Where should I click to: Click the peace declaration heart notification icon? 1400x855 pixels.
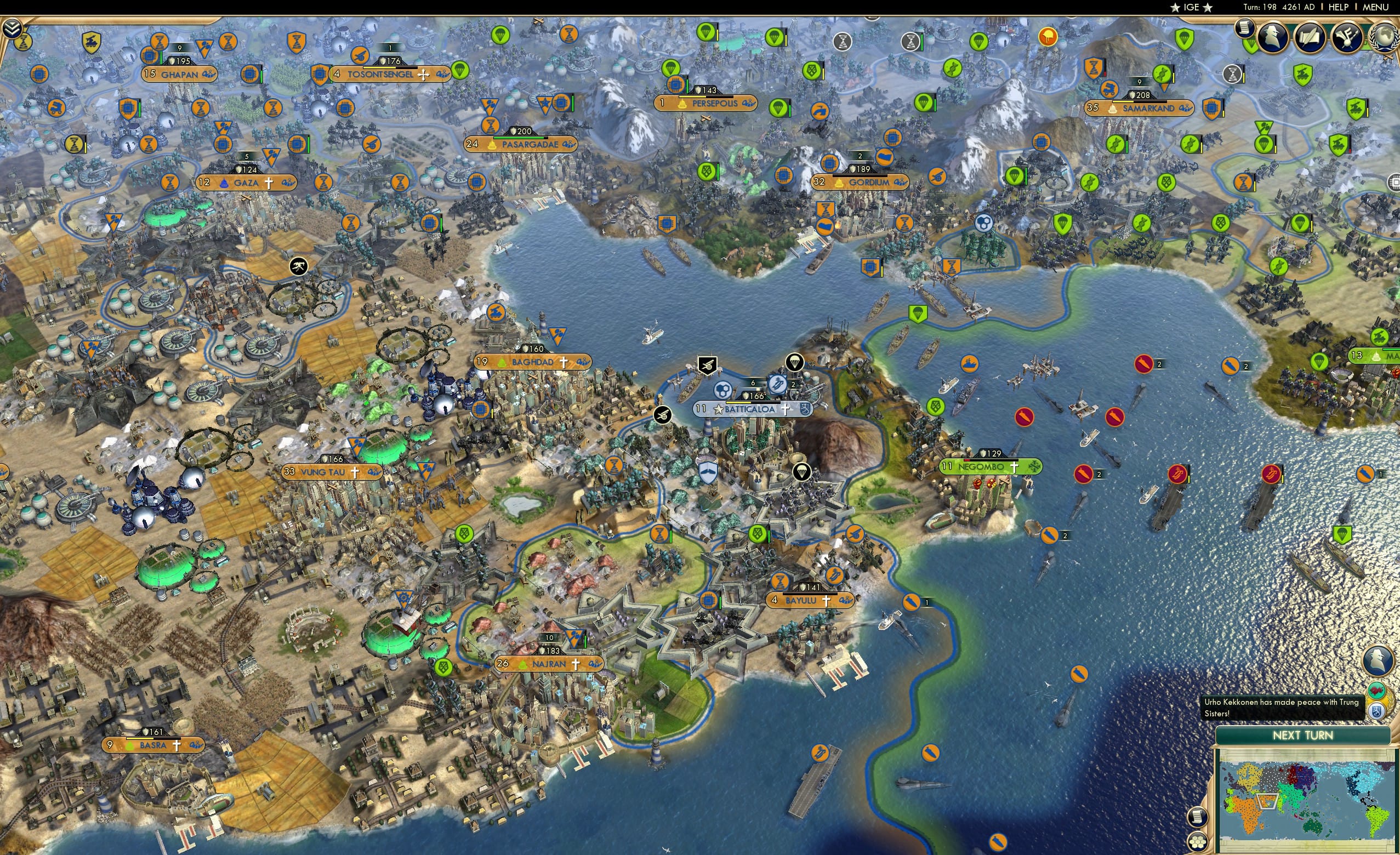pos(1376,691)
